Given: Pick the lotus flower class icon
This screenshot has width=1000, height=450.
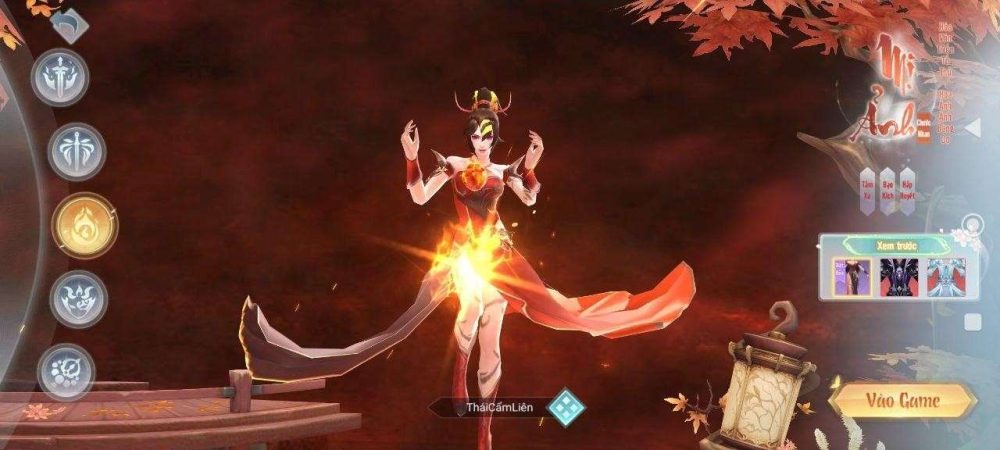Looking at the screenshot, I should [x=78, y=298].
